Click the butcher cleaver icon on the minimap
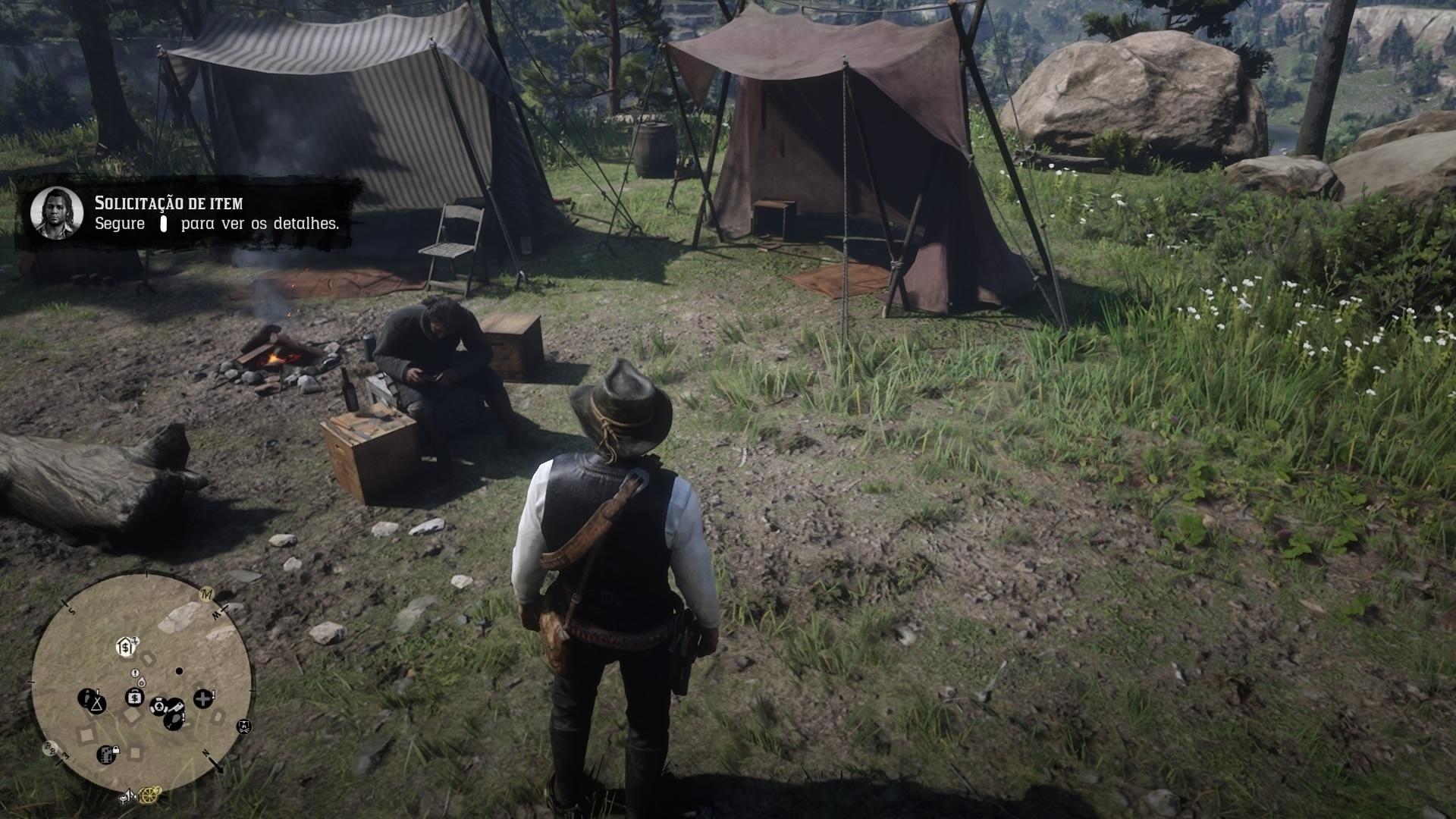1456x819 pixels. click(175, 708)
